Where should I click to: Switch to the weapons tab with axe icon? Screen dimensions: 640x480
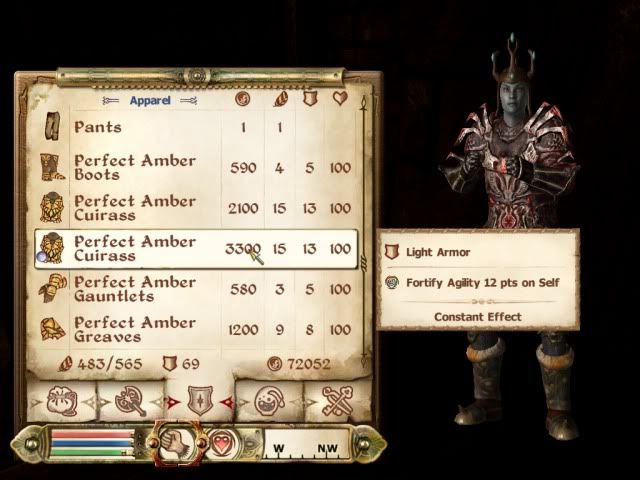pos(131,400)
